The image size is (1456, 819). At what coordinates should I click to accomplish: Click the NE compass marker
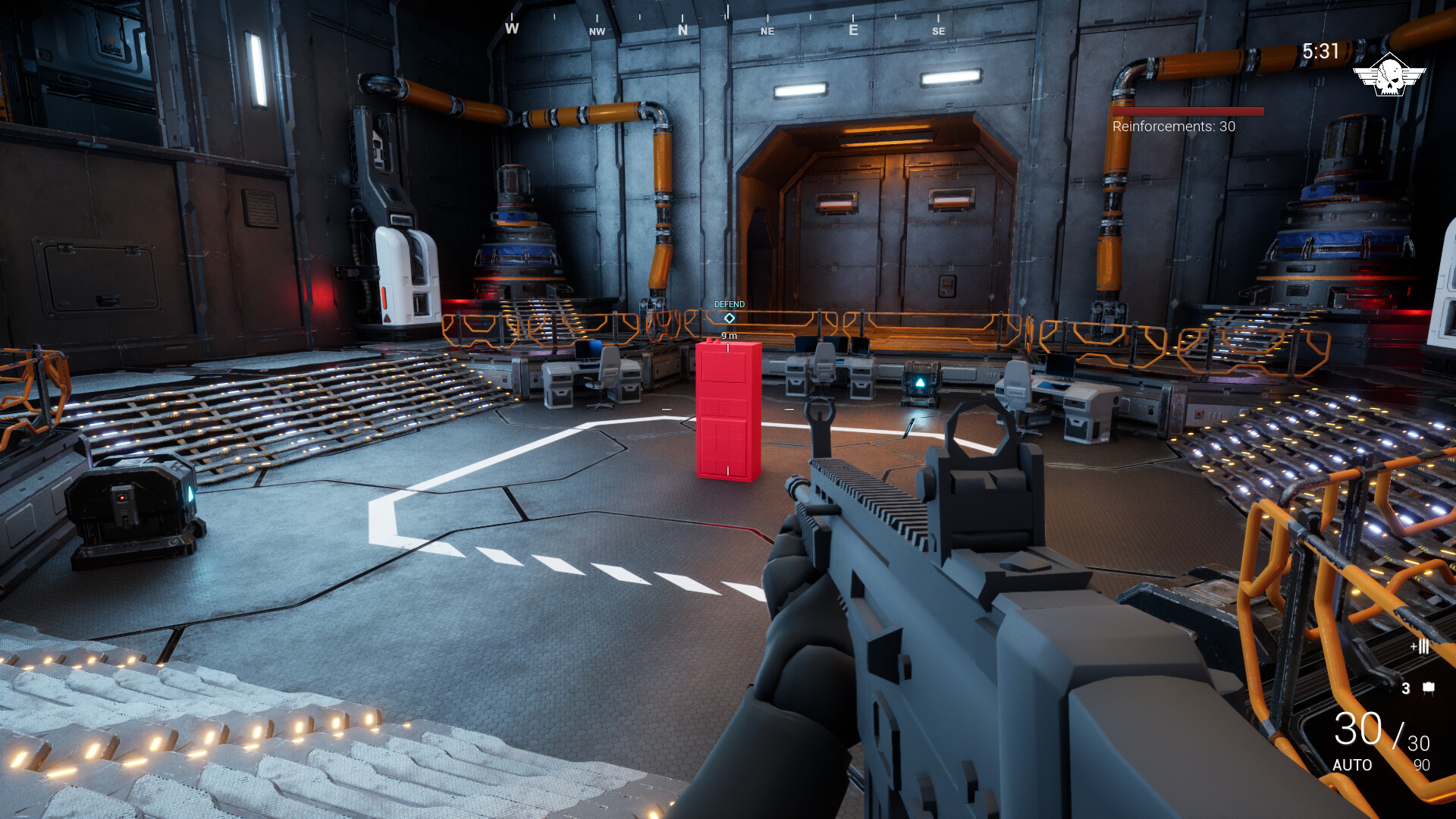point(766,32)
